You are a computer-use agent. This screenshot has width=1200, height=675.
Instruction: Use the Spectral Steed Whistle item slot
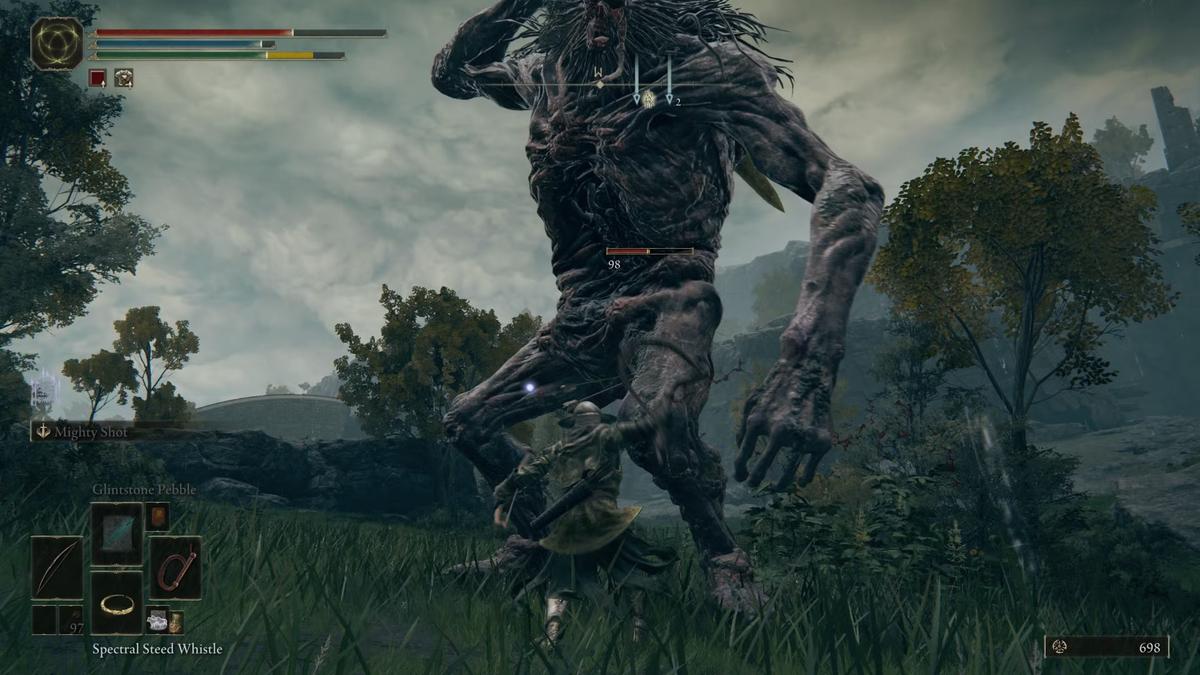[117, 602]
